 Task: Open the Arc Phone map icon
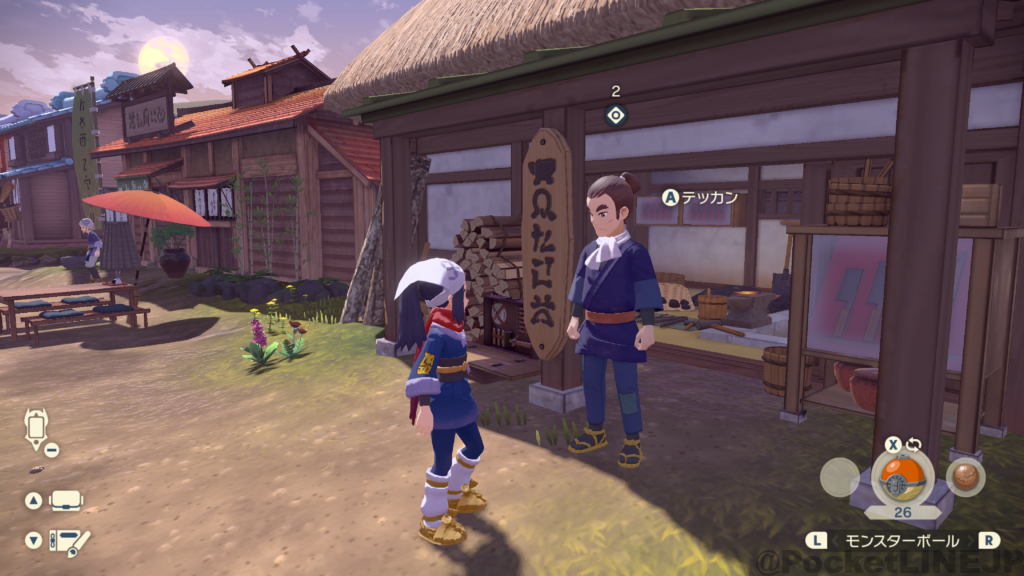(36, 429)
